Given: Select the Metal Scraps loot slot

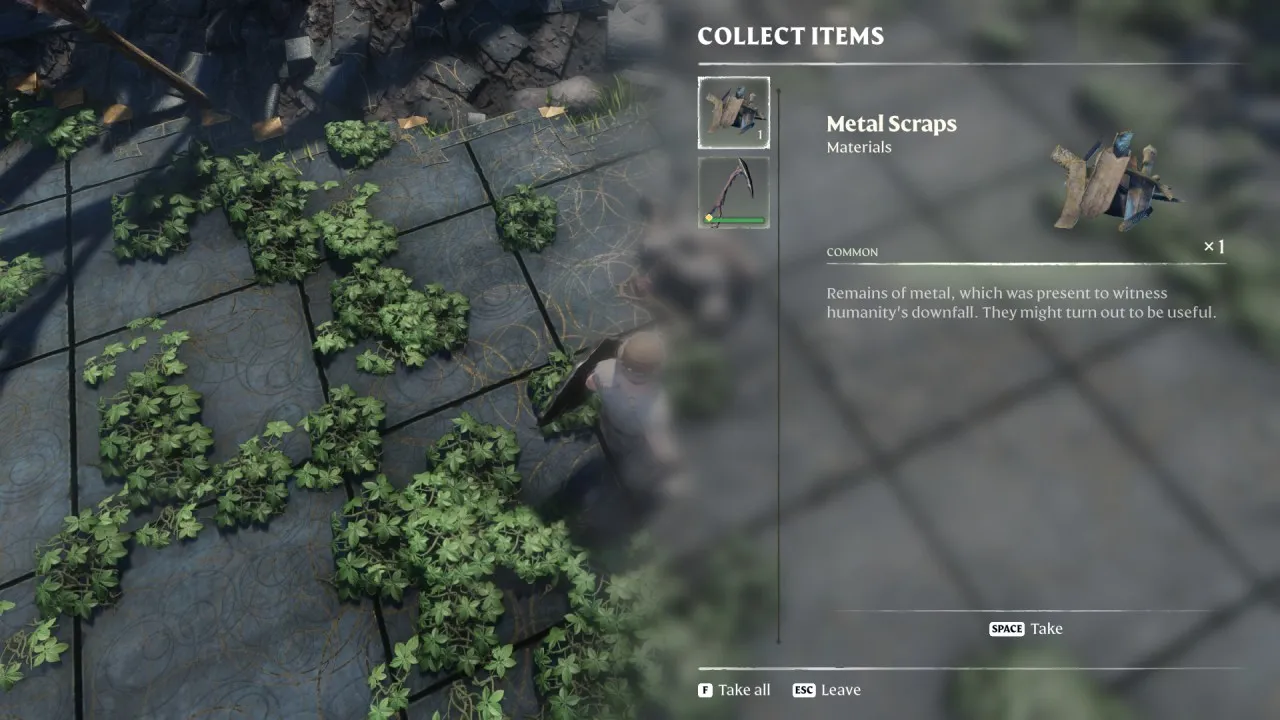Looking at the screenshot, I should tap(733, 113).
